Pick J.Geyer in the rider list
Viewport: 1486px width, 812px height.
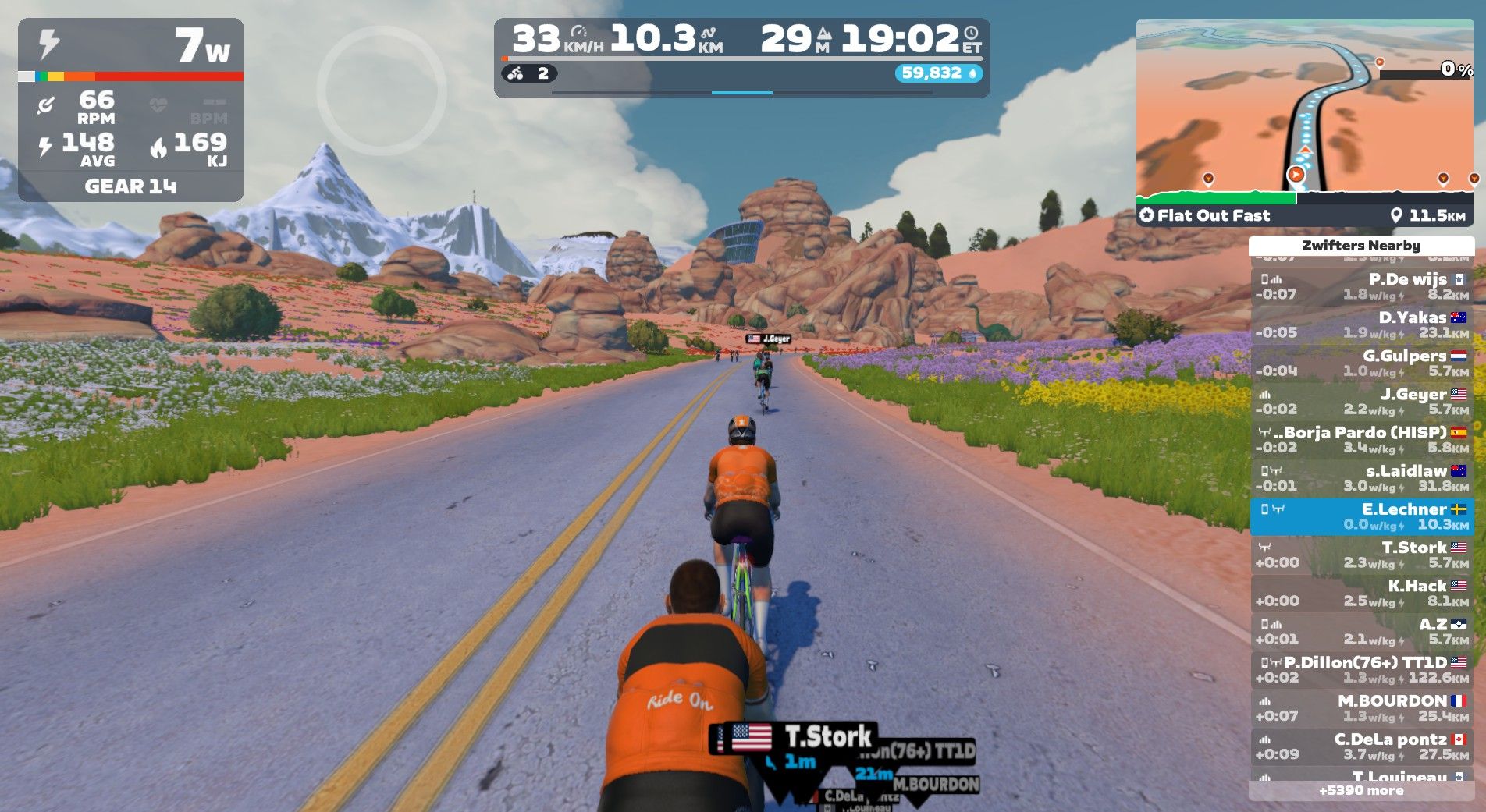[1362, 401]
